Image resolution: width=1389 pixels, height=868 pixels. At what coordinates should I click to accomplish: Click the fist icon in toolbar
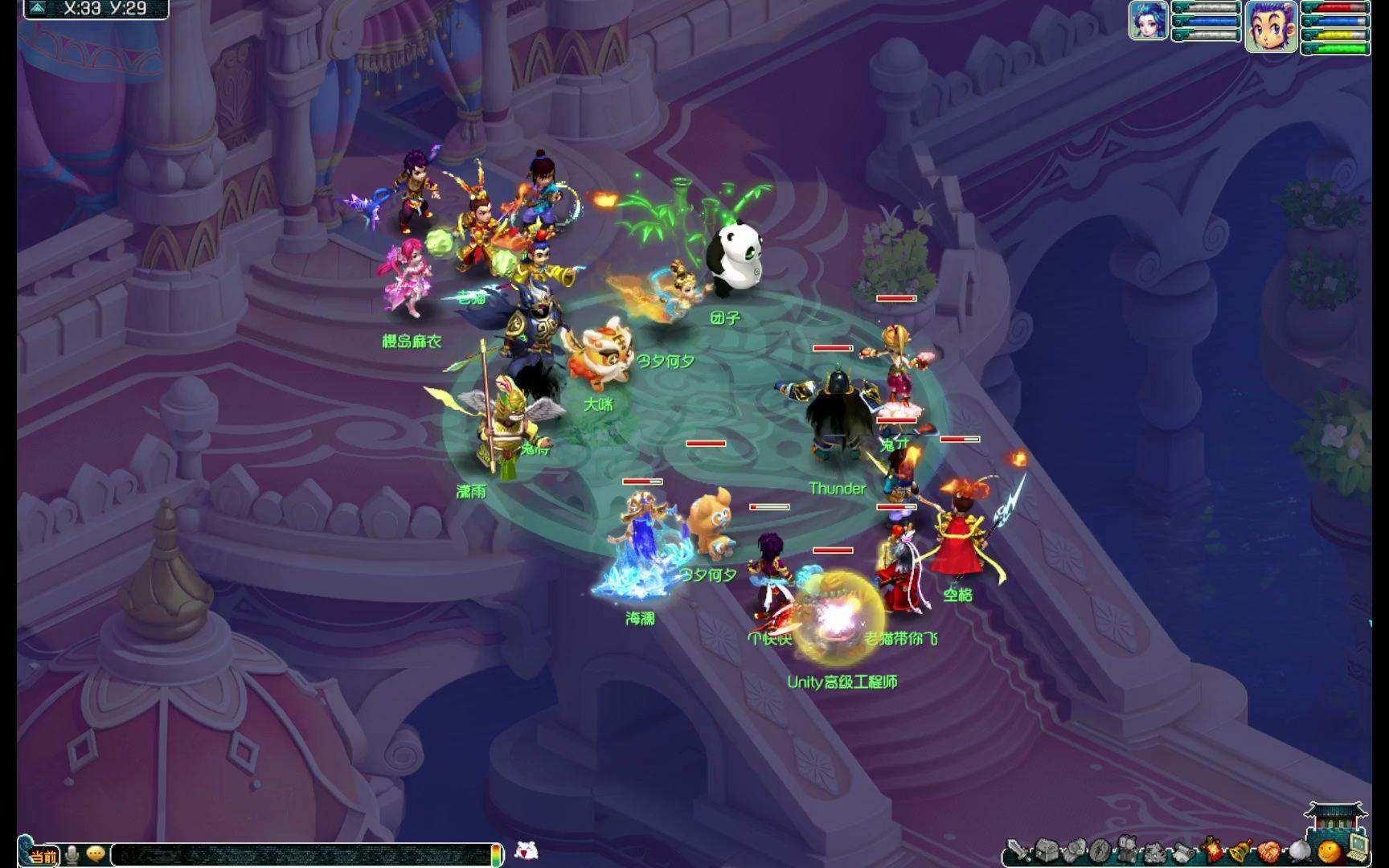(1075, 851)
